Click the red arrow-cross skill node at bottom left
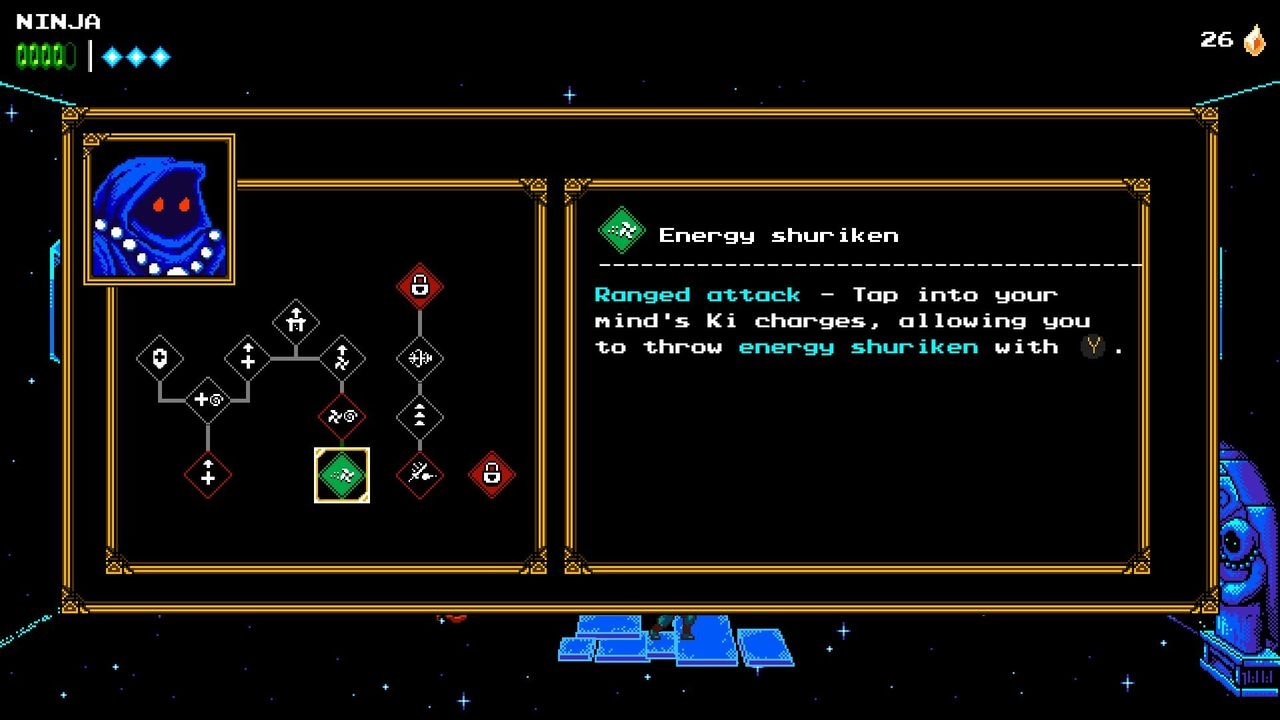1280x720 pixels. (x=208, y=476)
